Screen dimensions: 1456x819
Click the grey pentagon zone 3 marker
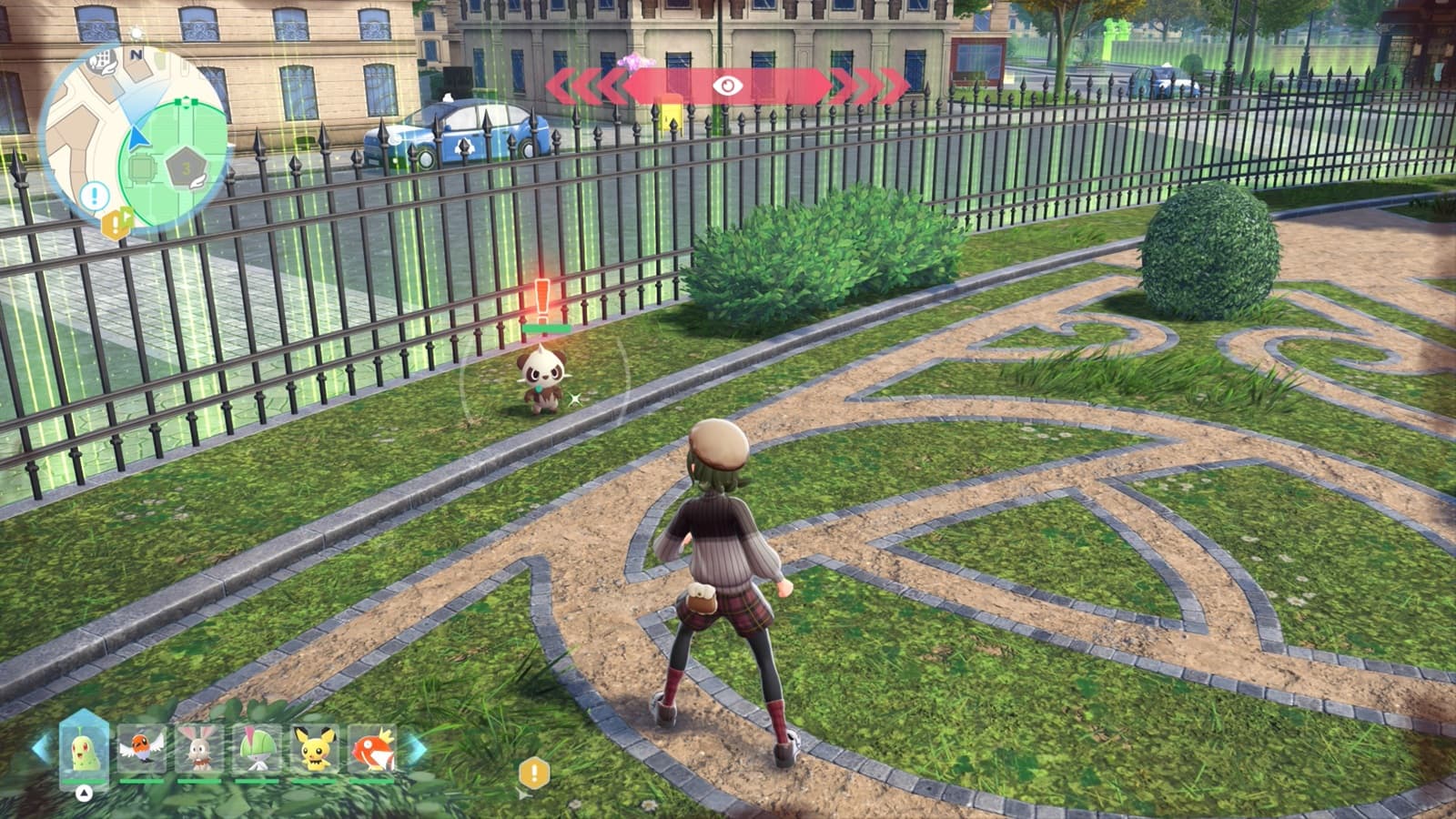pyautogui.click(x=186, y=168)
